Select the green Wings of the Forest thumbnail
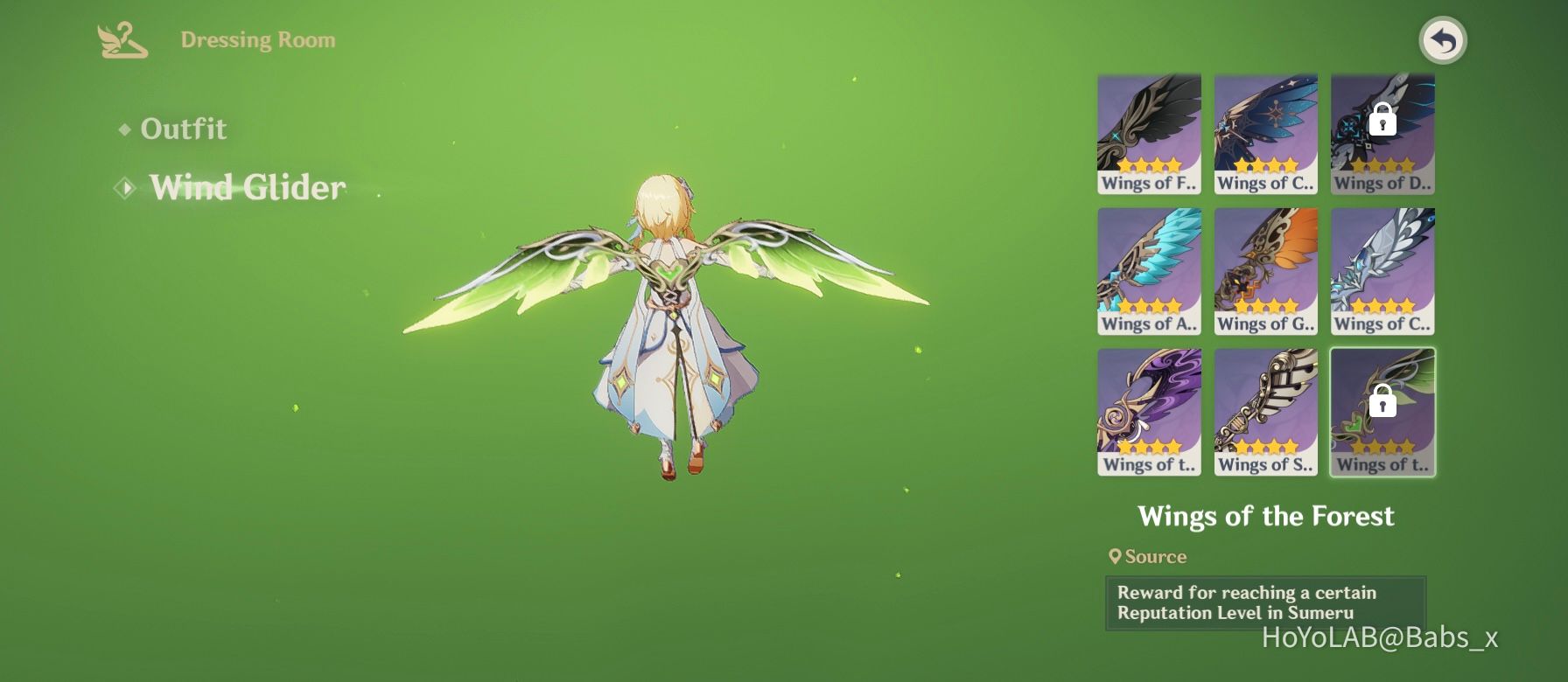This screenshot has height=682, width=1568. pos(1382,411)
